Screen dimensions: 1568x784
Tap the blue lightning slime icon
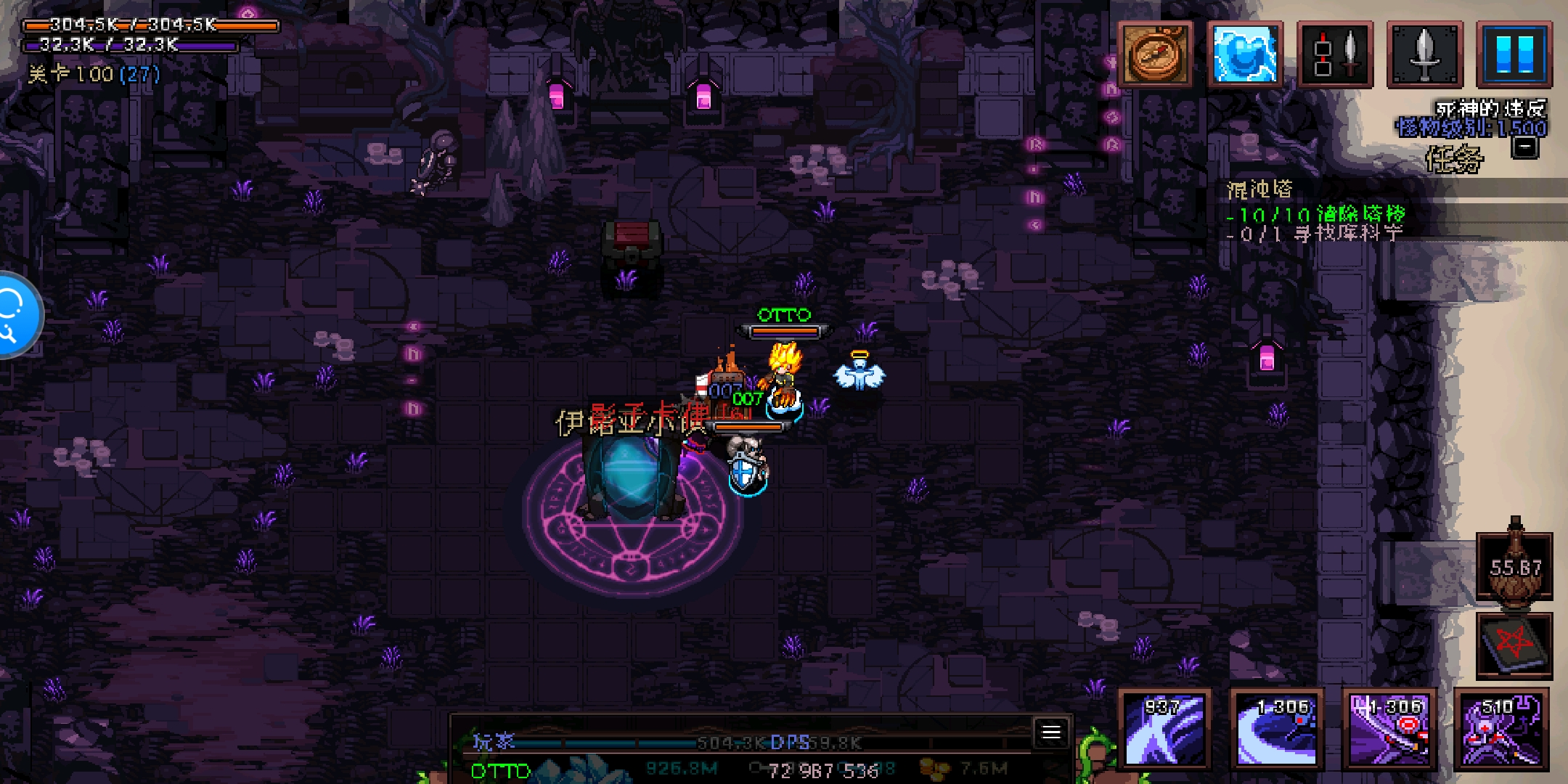point(1244,54)
